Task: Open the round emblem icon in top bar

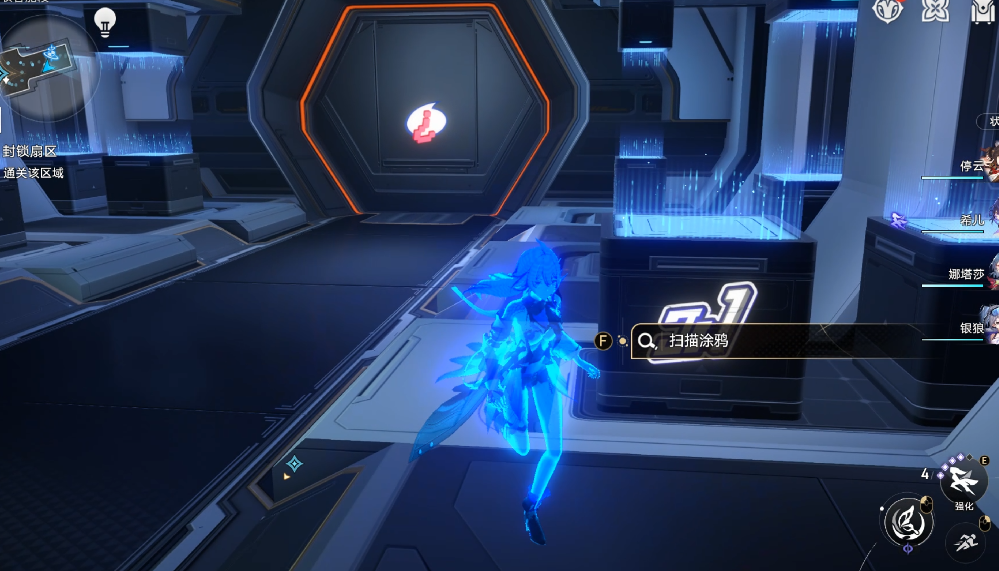Action: [x=887, y=10]
